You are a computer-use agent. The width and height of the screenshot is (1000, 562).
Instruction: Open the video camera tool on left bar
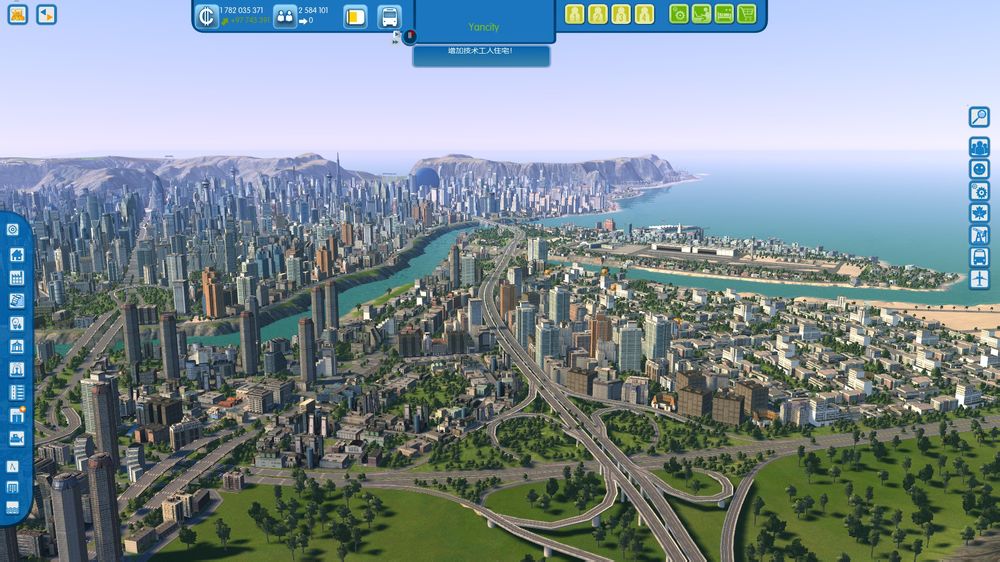click(x=15, y=438)
